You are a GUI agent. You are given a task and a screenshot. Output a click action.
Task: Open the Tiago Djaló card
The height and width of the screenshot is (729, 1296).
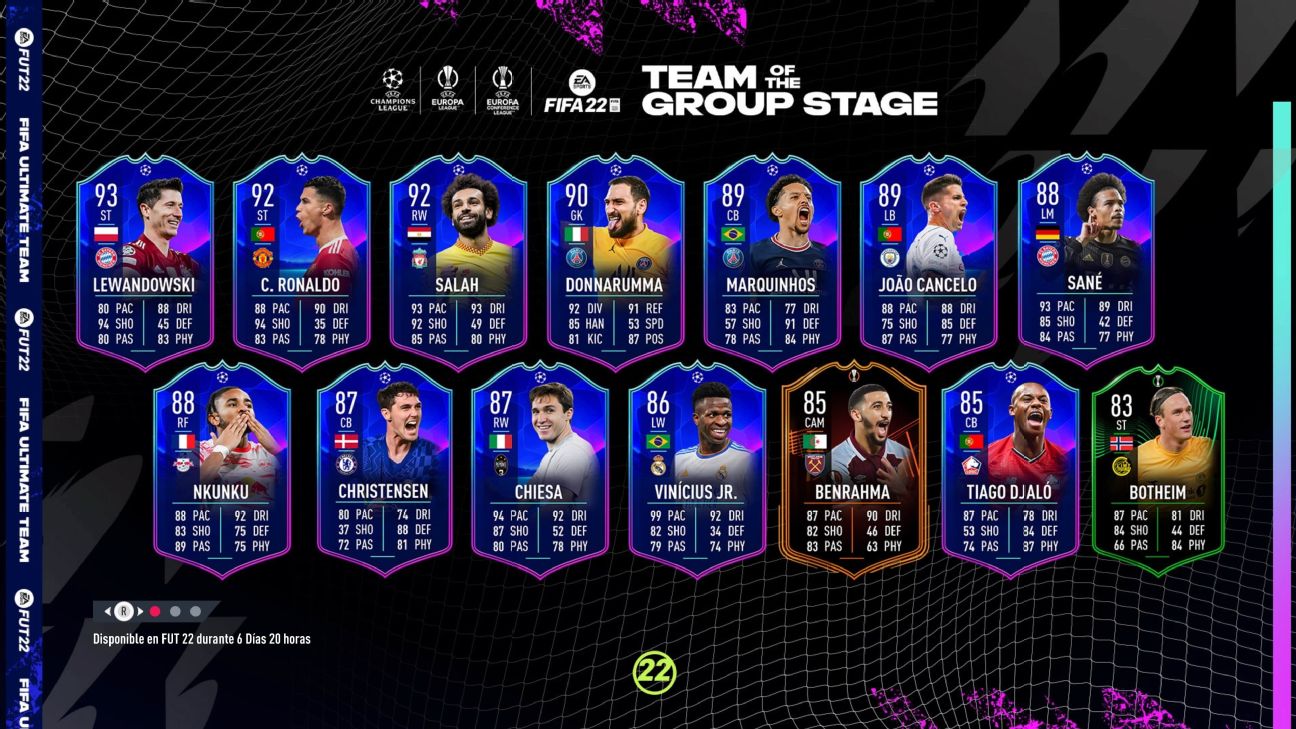coord(1010,470)
